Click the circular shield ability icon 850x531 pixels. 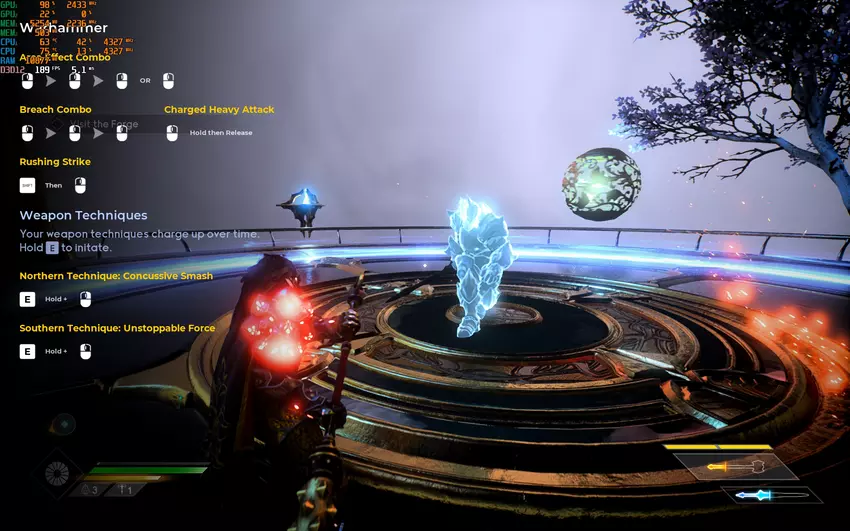pyautogui.click(x=58, y=474)
